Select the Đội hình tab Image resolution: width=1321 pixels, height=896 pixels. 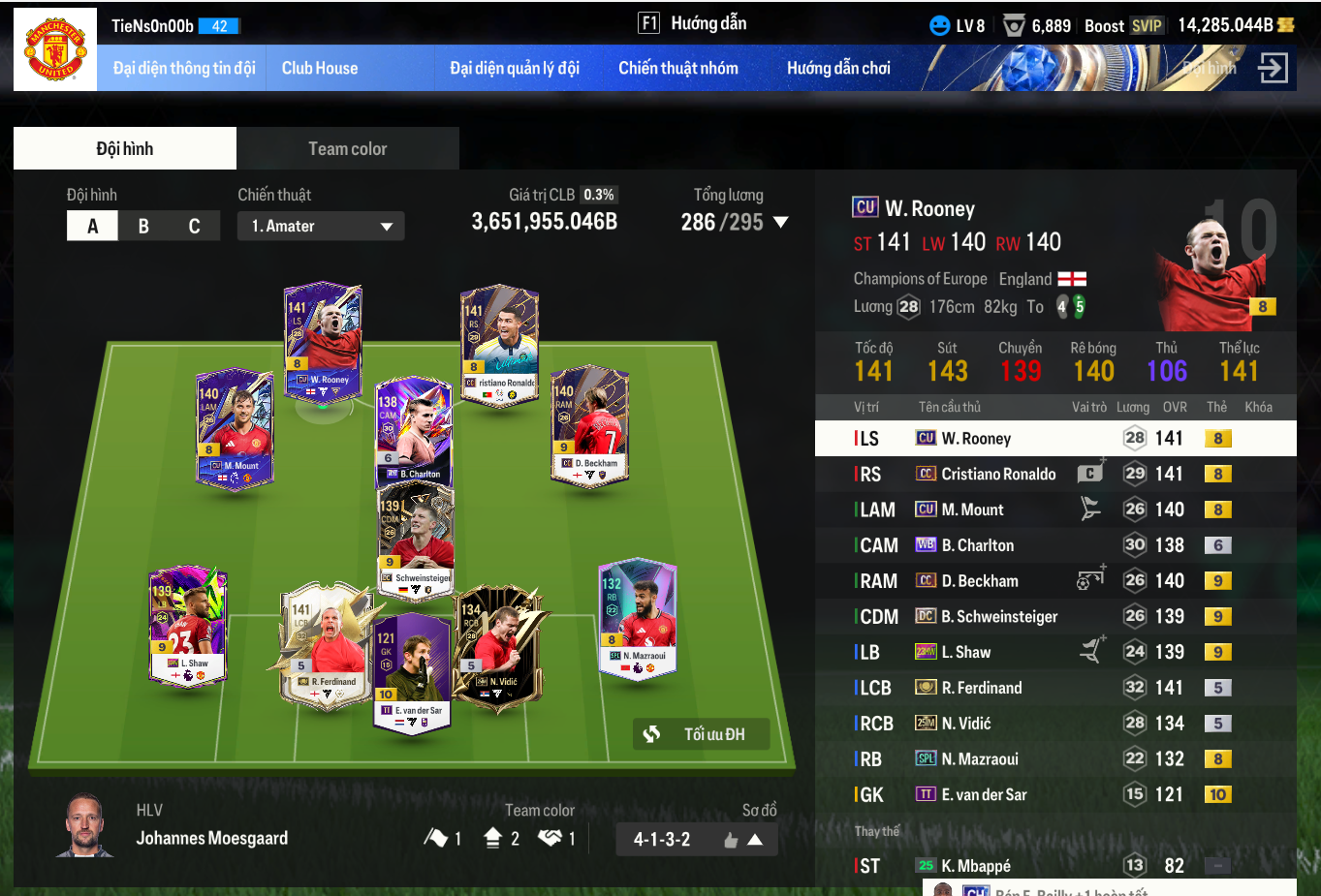pyautogui.click(x=125, y=148)
